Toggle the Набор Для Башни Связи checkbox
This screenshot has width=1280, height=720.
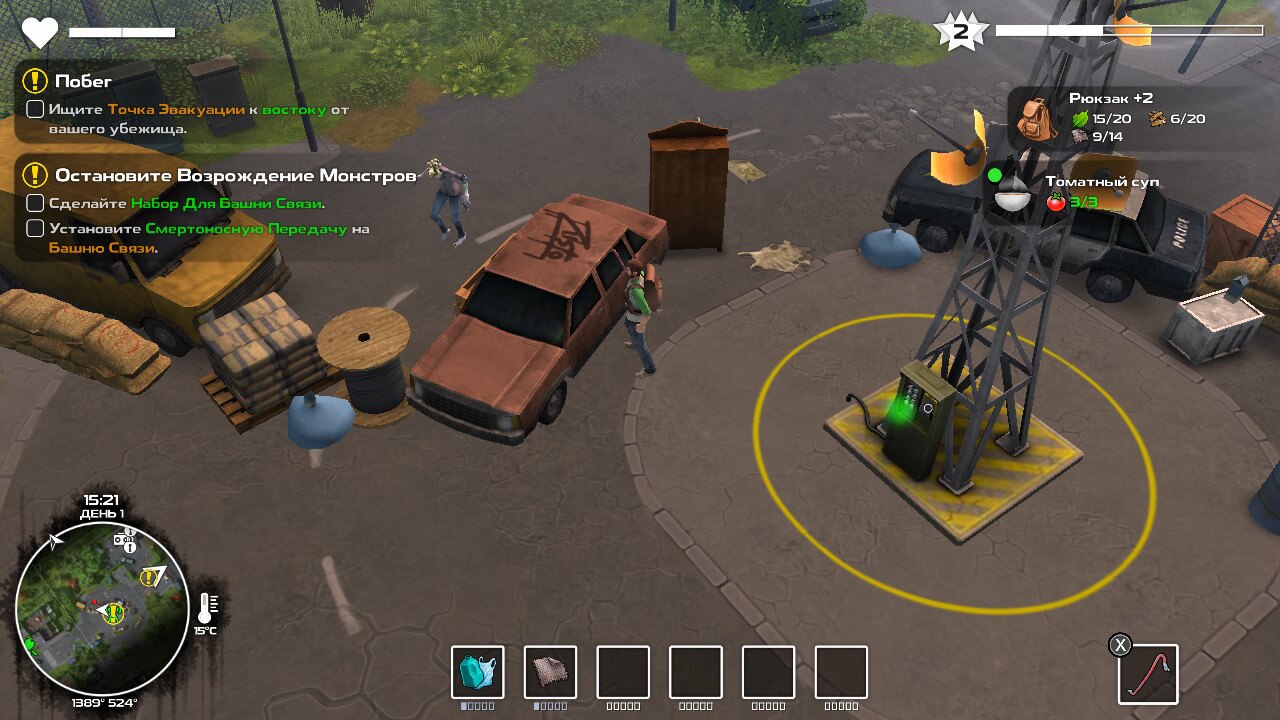click(x=35, y=203)
